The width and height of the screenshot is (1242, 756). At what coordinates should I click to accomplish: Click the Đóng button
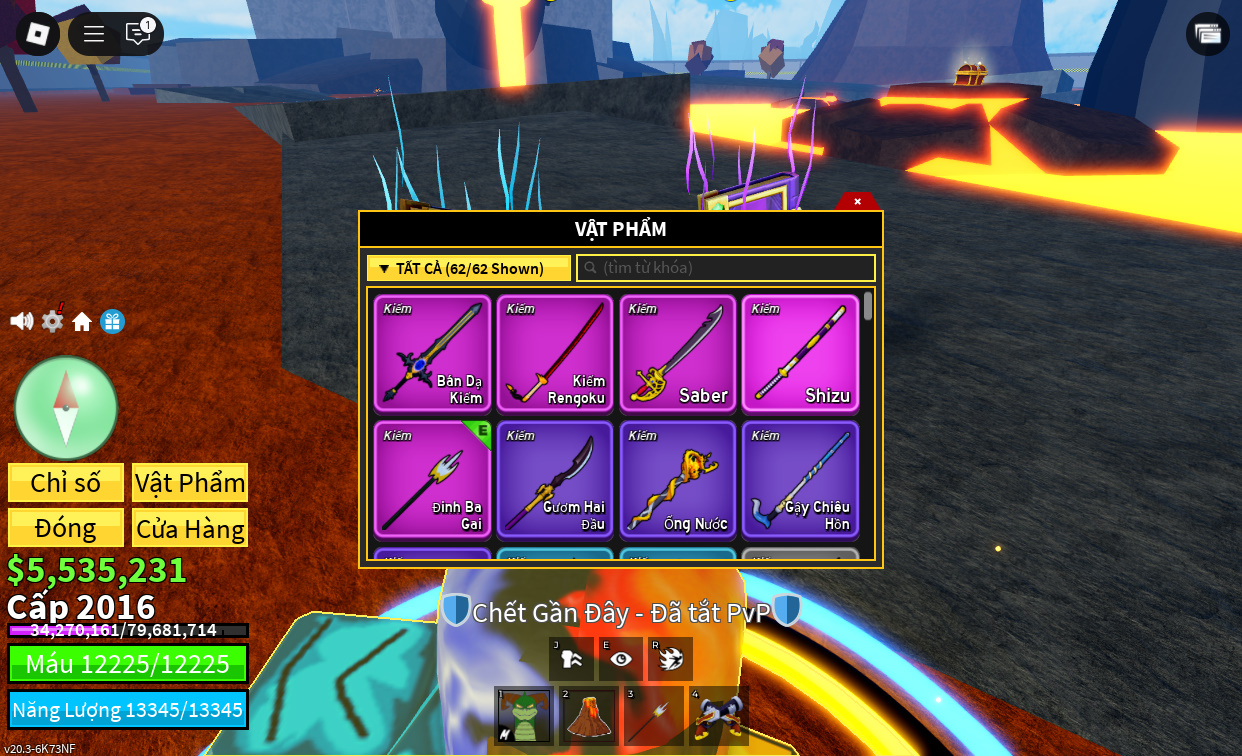tap(66, 528)
